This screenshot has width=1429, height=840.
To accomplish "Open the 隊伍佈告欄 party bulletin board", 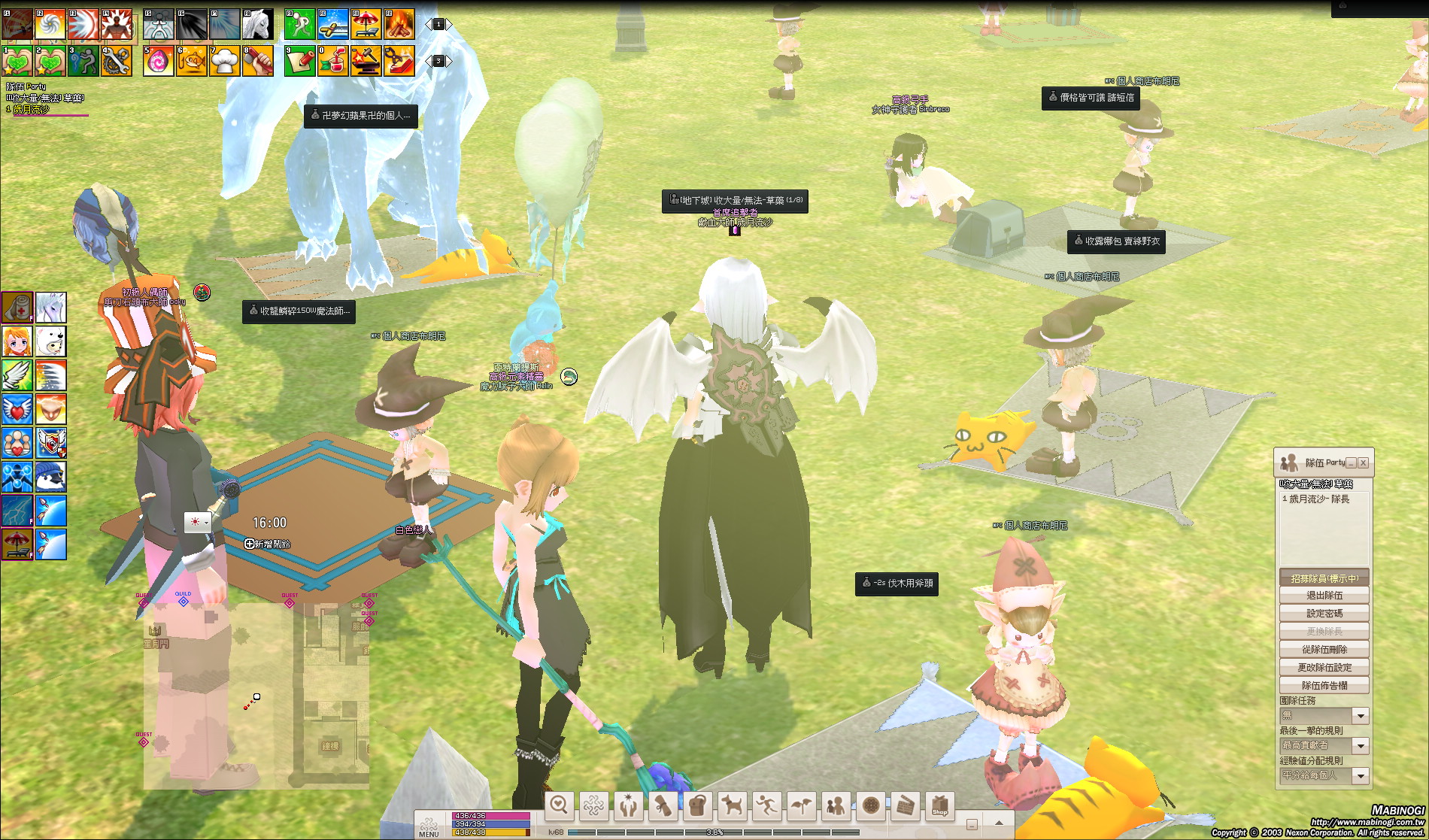I will click(1324, 686).
